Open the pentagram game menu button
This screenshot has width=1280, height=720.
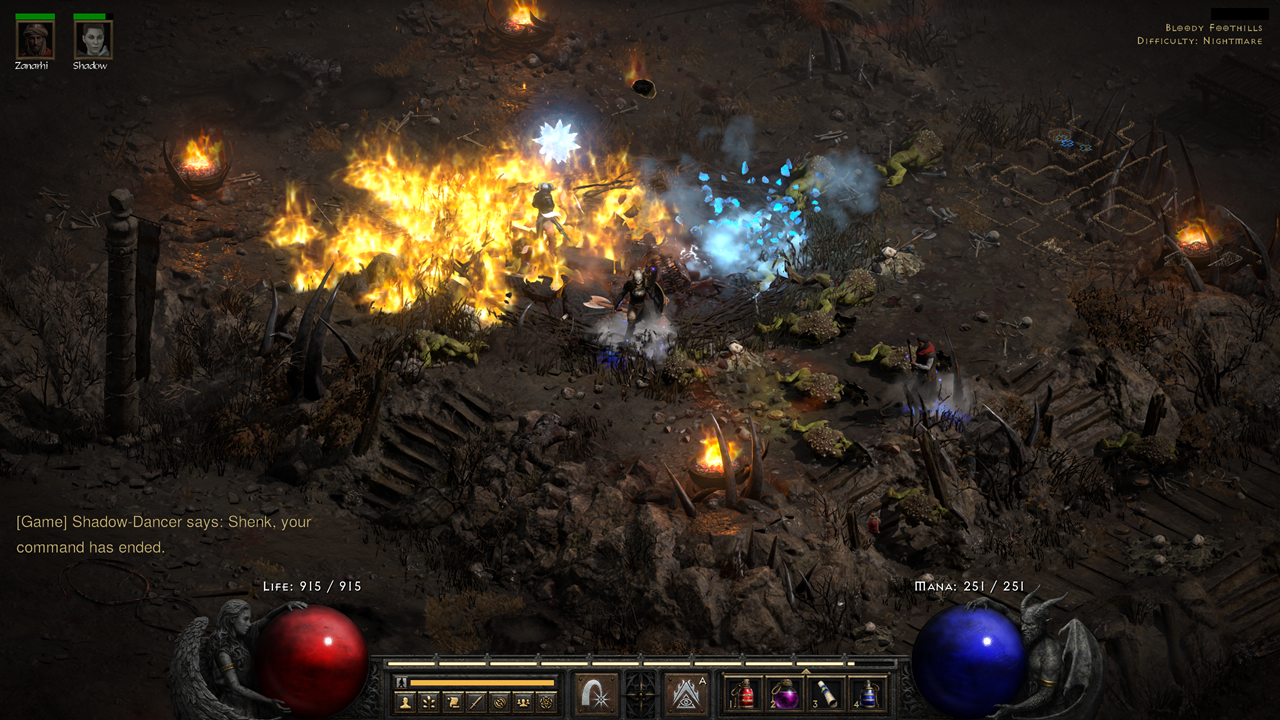(546, 702)
